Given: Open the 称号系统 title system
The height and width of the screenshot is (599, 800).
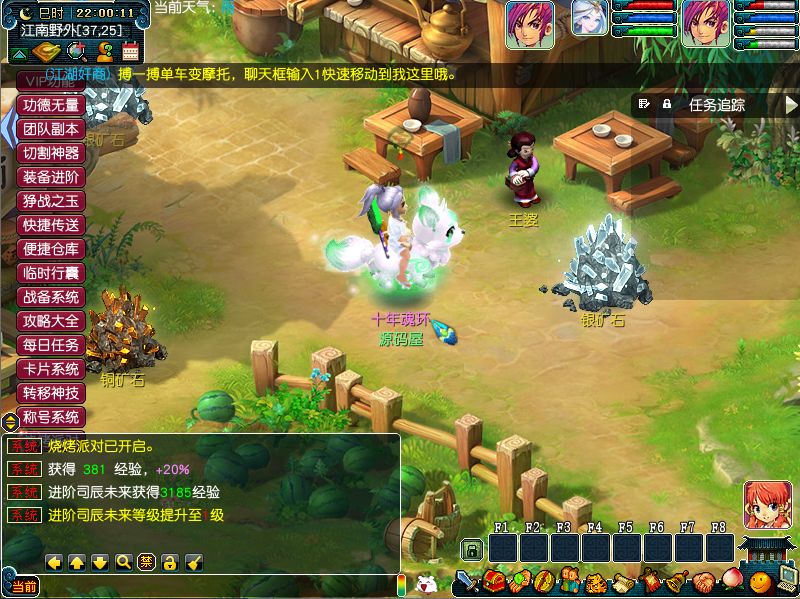Looking at the screenshot, I should tap(52, 417).
